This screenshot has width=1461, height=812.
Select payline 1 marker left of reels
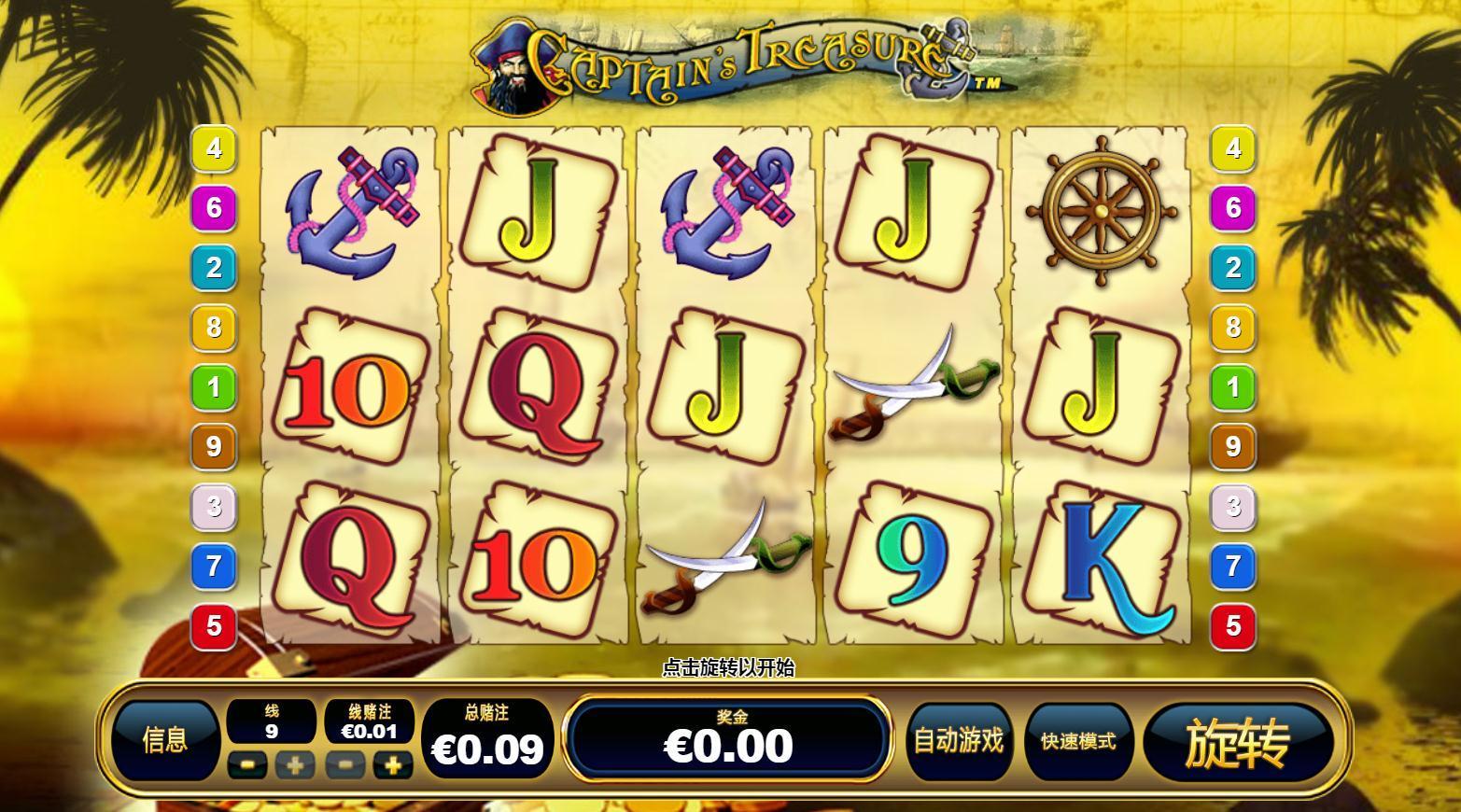click(214, 386)
